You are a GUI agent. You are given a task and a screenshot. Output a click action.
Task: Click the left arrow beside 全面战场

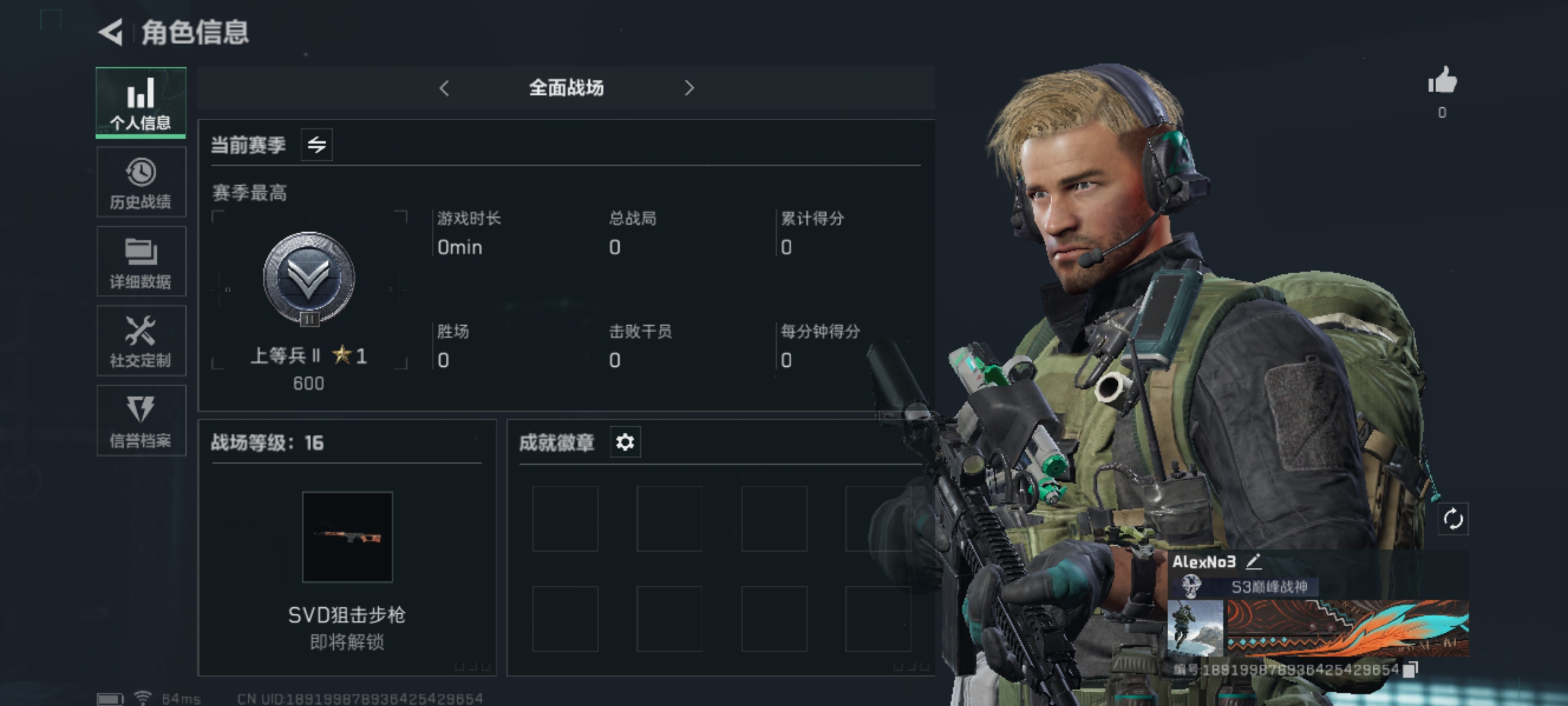pos(444,88)
